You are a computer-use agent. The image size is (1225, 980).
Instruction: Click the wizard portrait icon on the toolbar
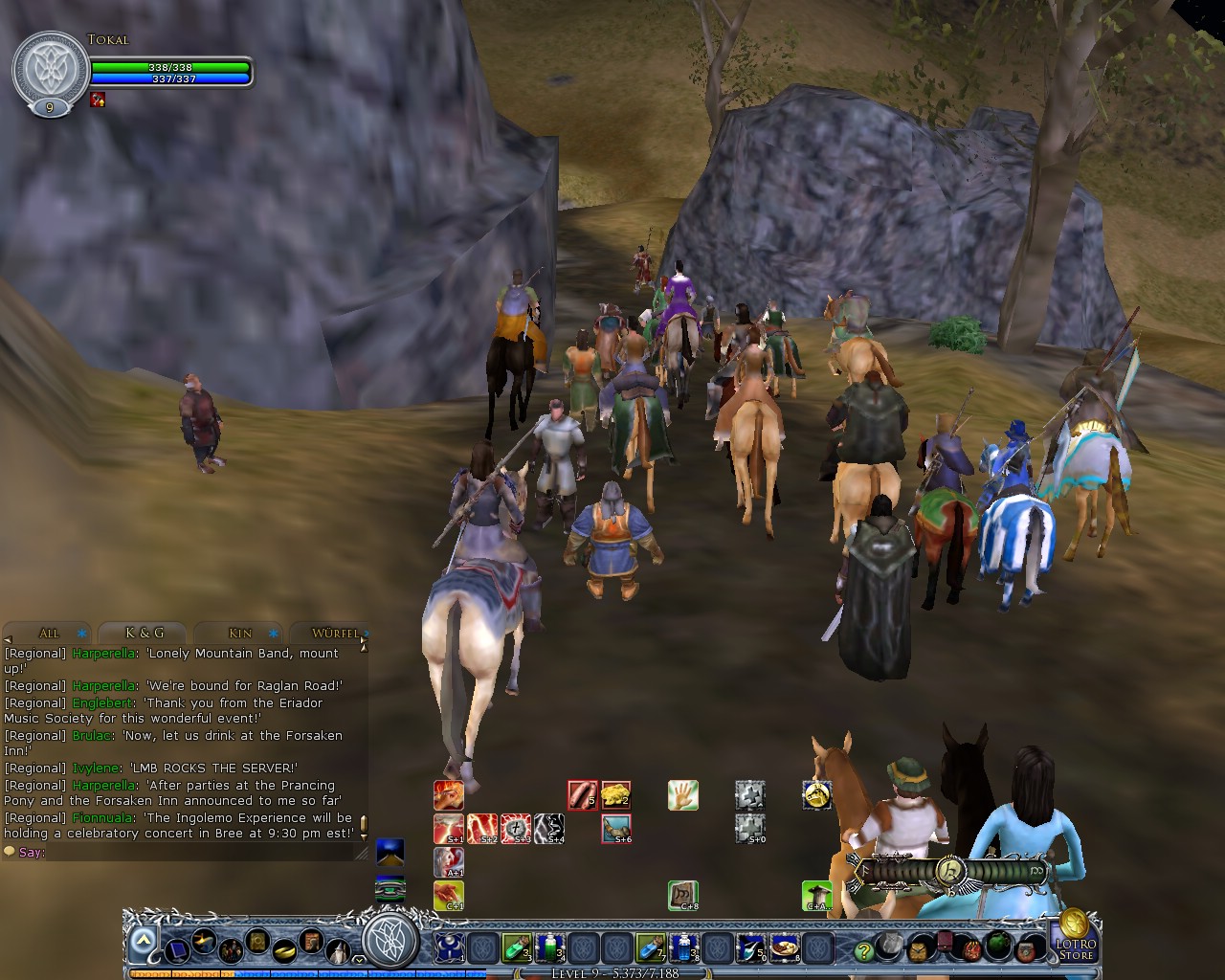[x=338, y=949]
